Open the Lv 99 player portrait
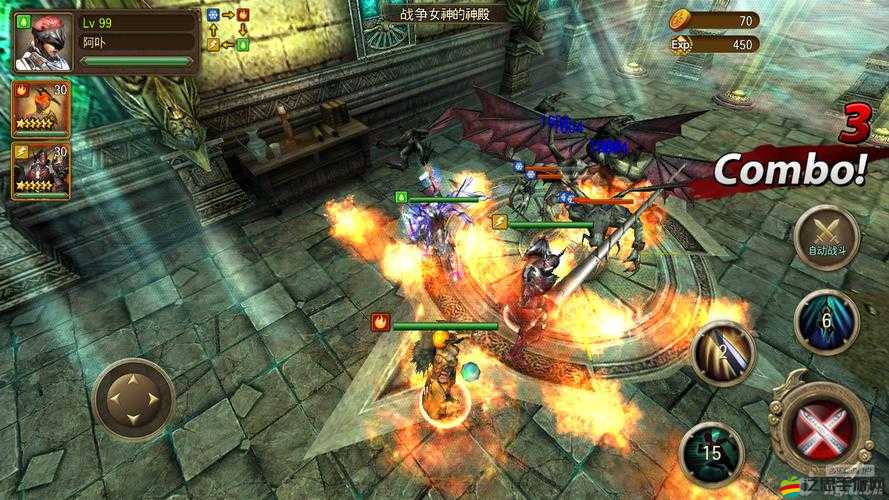 pyautogui.click(x=41, y=40)
